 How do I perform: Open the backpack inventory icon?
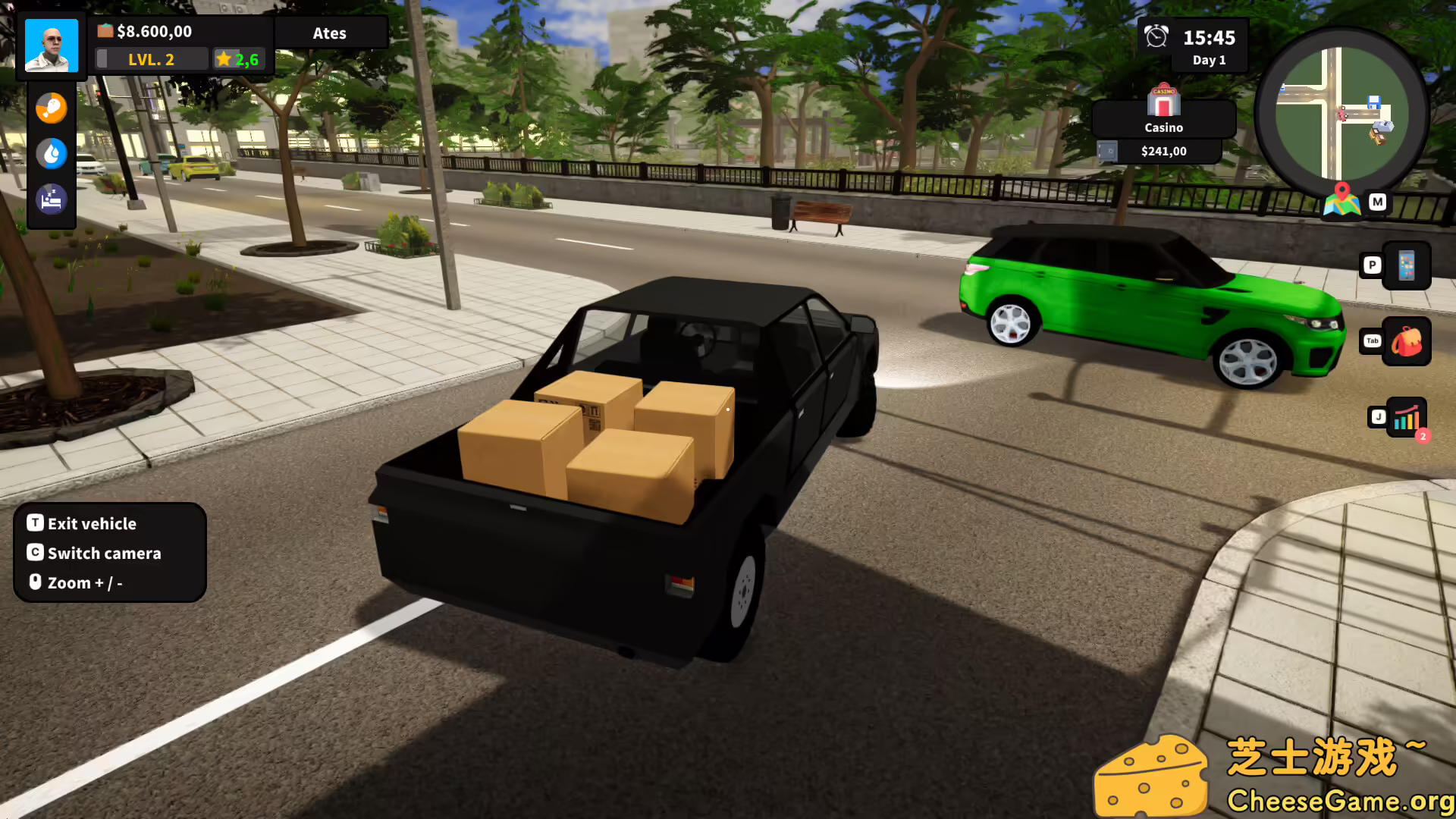(1407, 341)
